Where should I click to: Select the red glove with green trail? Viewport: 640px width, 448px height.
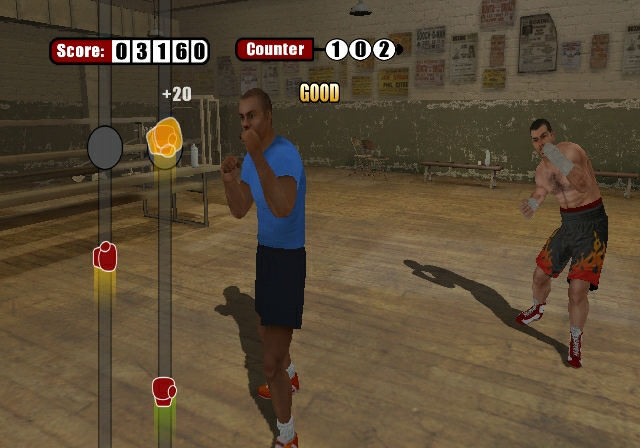pos(164,390)
